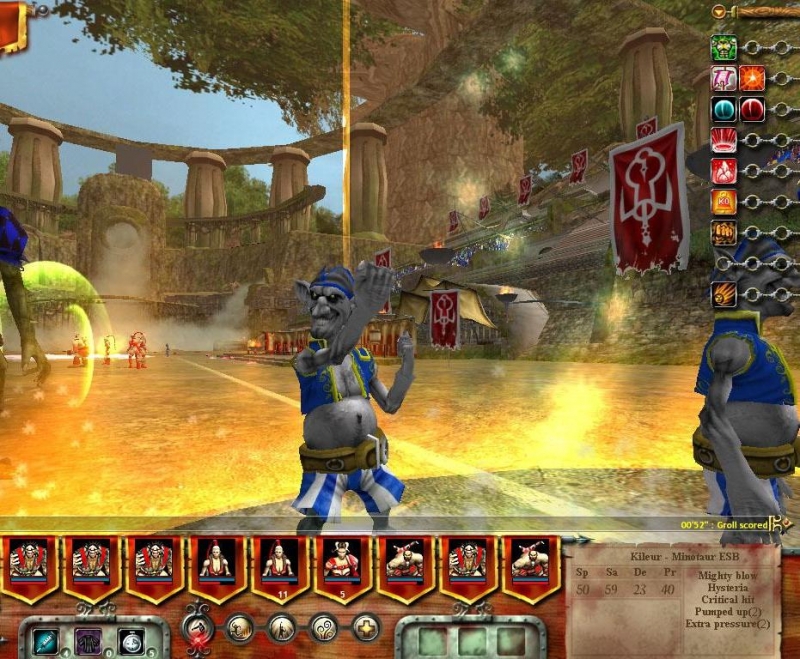Screen dimensions: 800x659
Task: Activate the orange burst skill icon
Action: coord(752,78)
